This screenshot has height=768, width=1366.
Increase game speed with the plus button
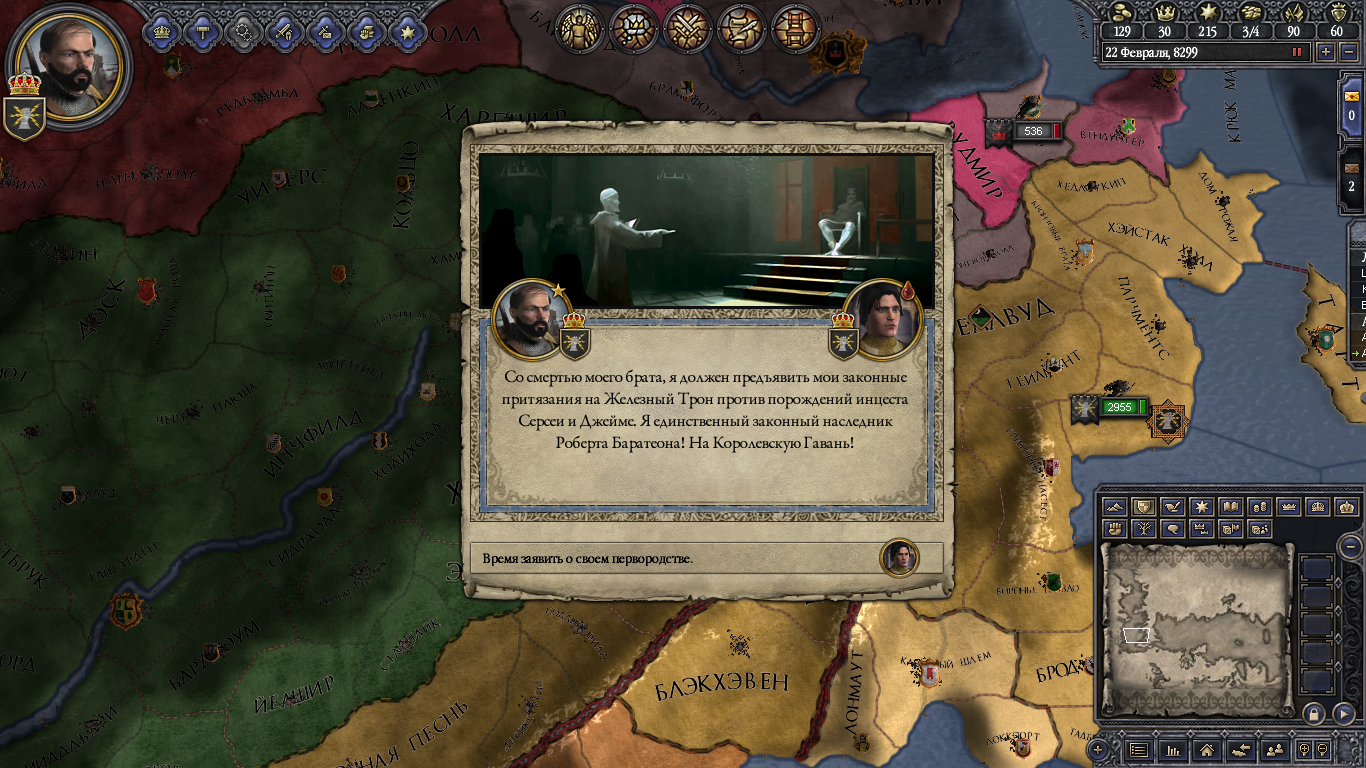(x=1326, y=52)
